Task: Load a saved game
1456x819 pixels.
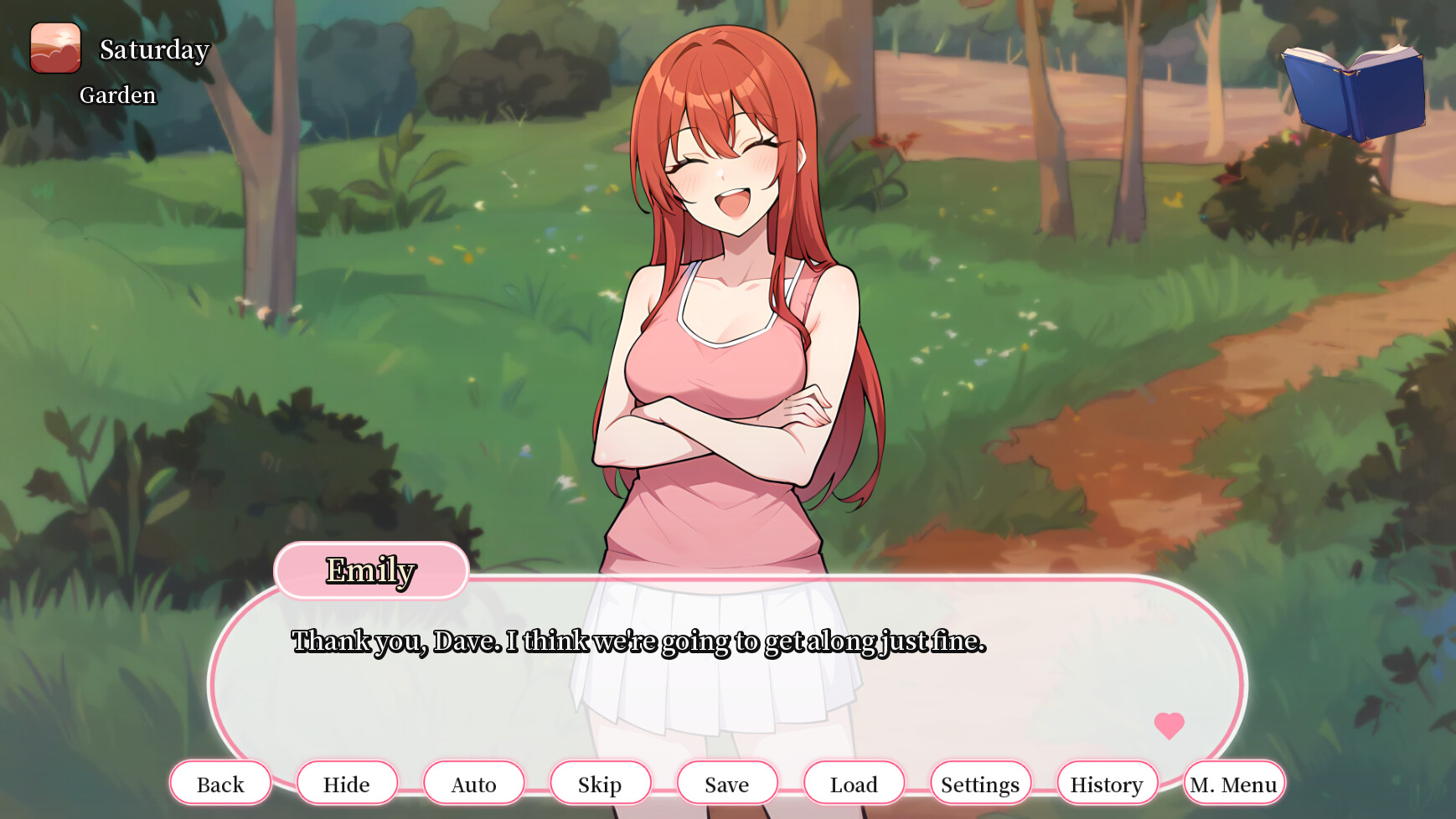Action: tap(854, 784)
